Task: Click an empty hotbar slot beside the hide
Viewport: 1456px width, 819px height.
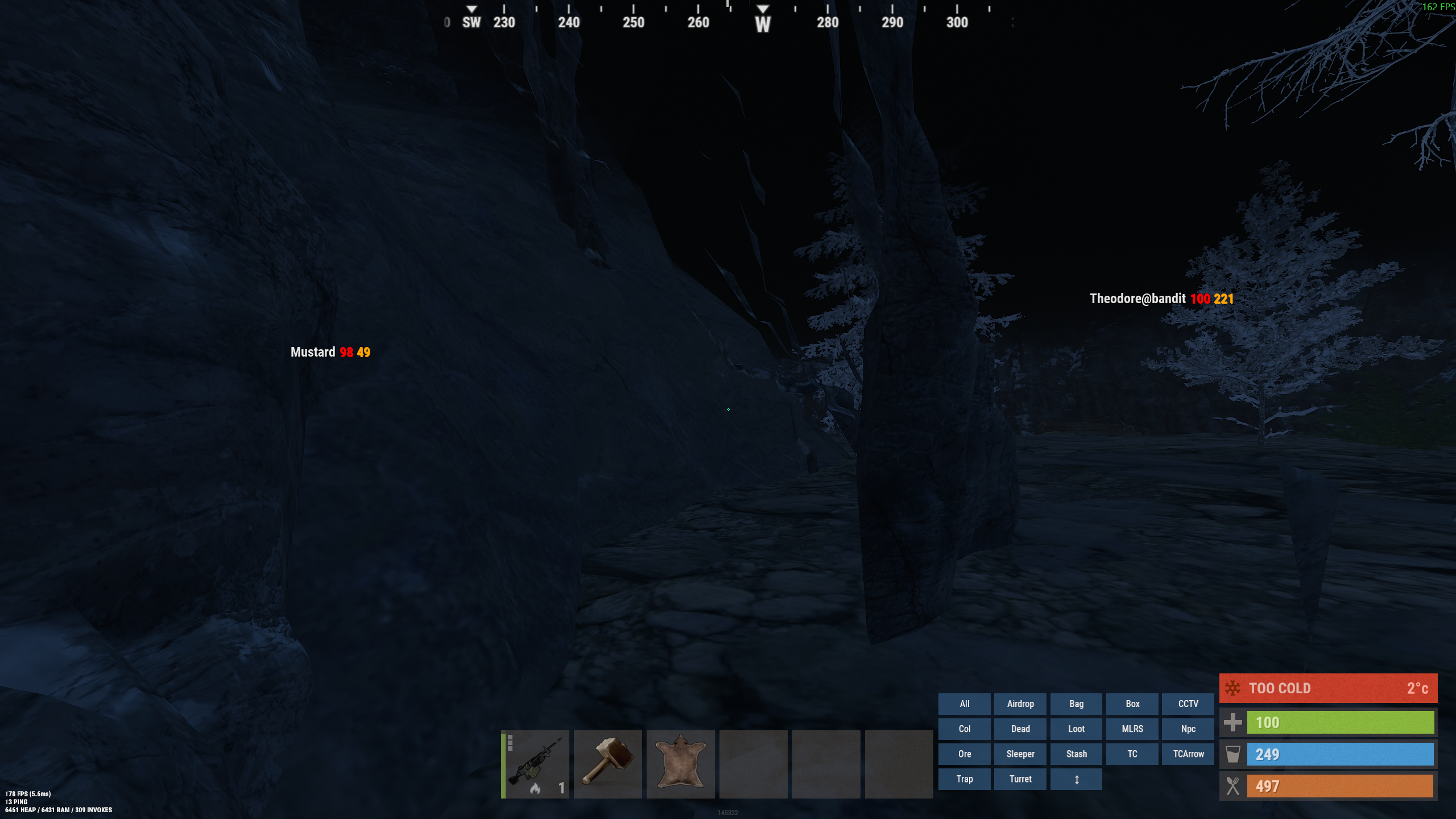Action: (753, 763)
